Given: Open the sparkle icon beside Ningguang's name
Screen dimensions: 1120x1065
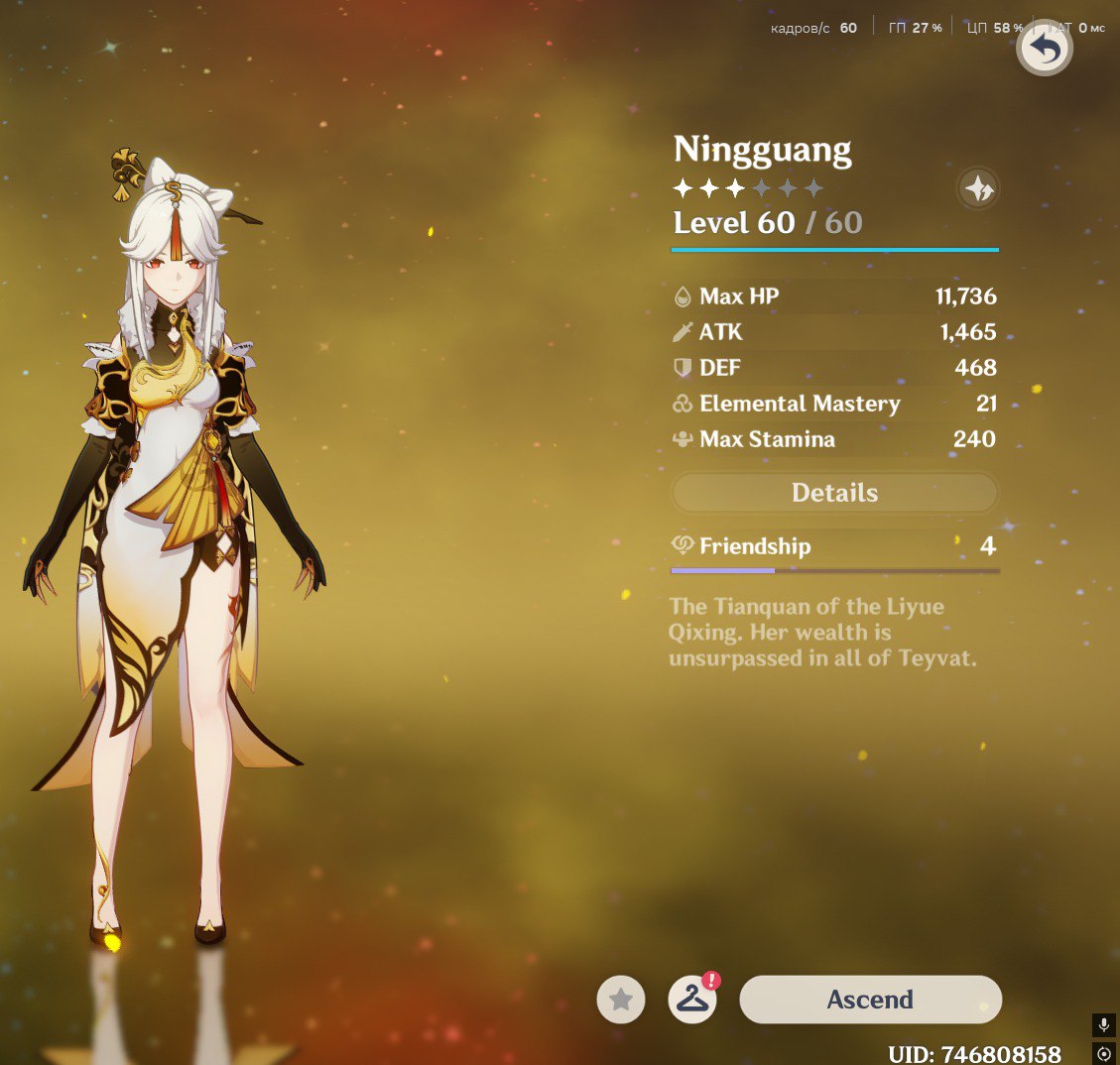Looking at the screenshot, I should pyautogui.click(x=978, y=188).
